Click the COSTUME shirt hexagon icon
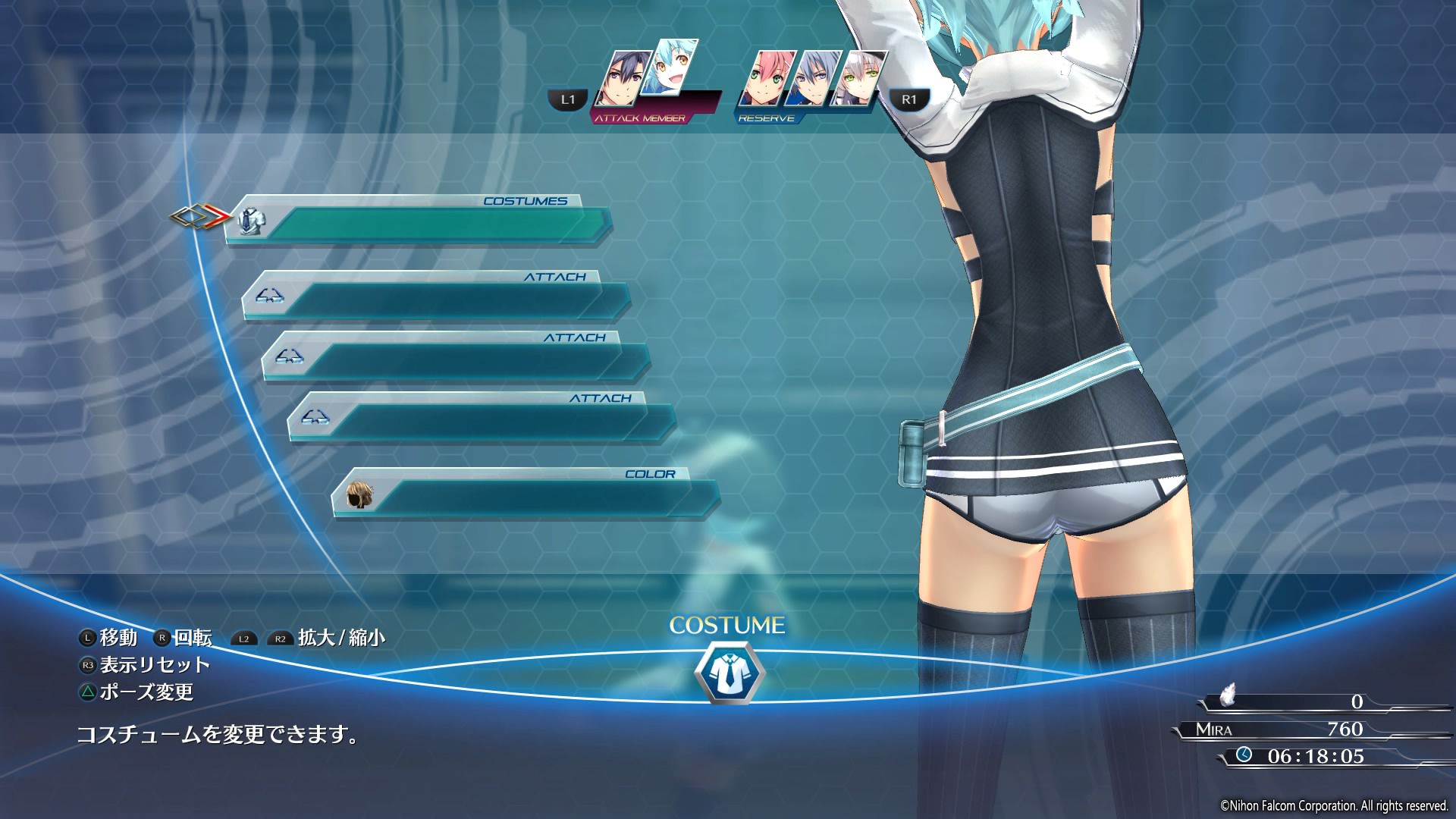This screenshot has height=819, width=1456. [729, 673]
